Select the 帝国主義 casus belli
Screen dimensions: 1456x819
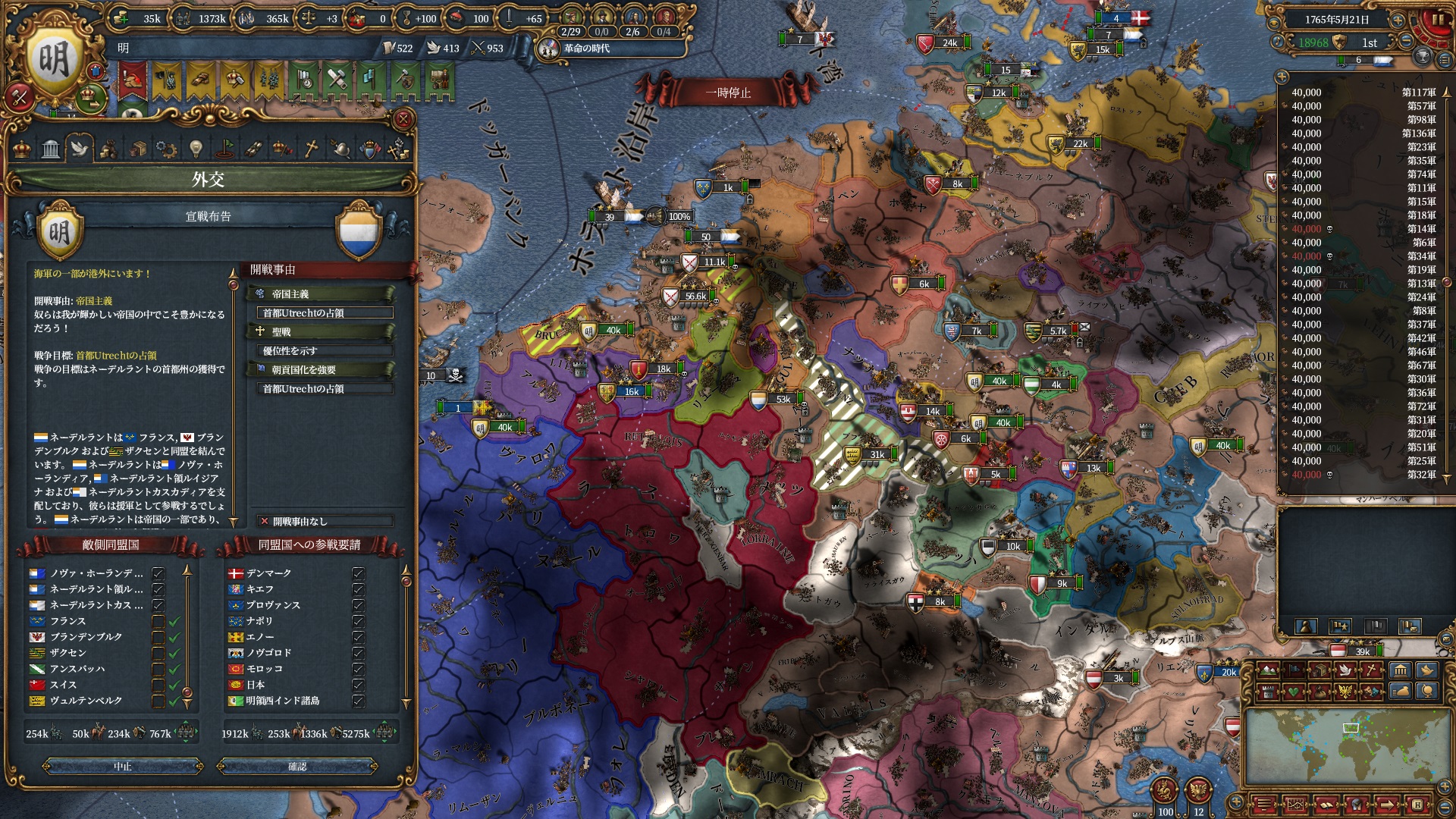click(322, 293)
